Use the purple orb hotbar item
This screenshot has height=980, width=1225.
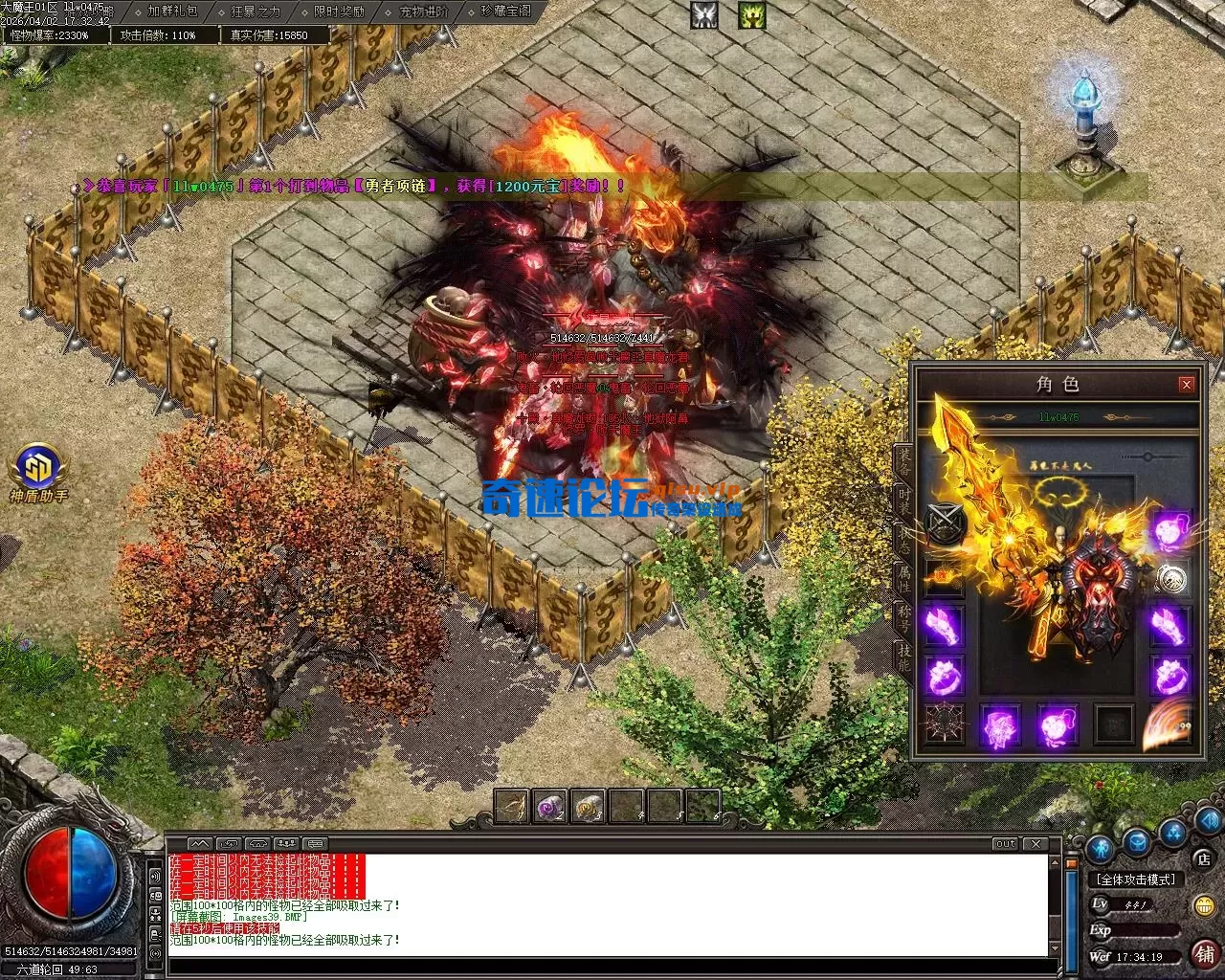click(549, 808)
